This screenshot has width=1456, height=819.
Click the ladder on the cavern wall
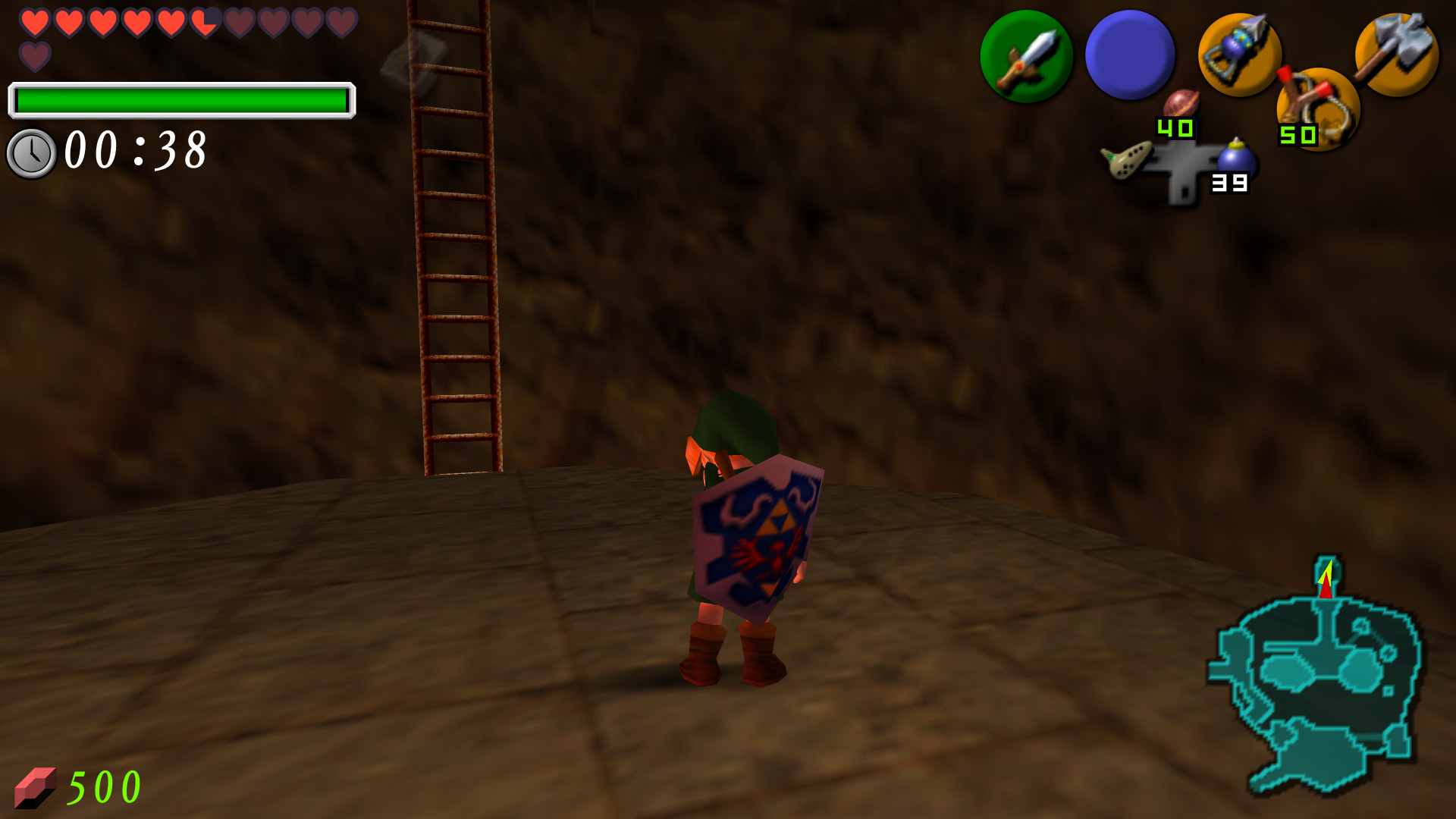pos(455,227)
